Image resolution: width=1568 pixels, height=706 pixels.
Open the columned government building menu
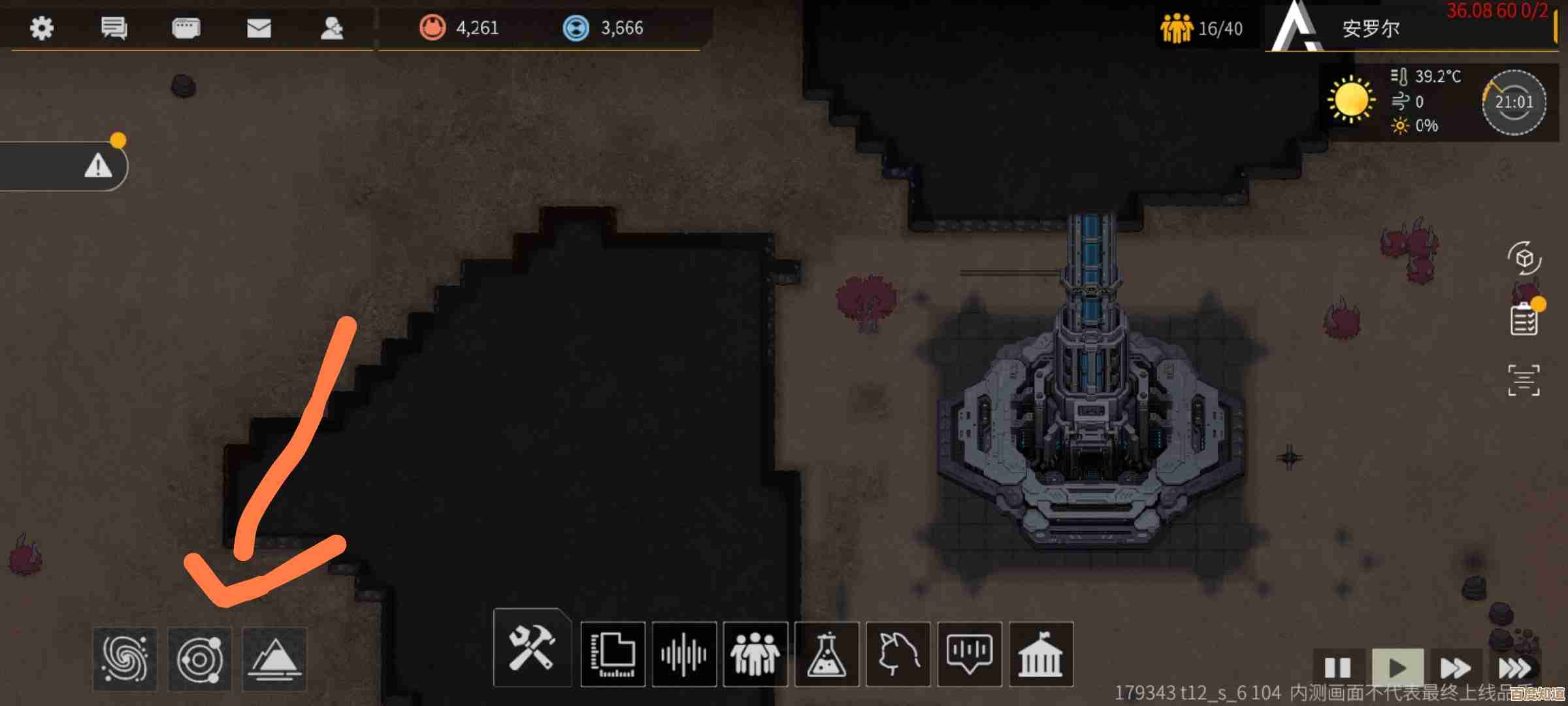[x=1041, y=654]
